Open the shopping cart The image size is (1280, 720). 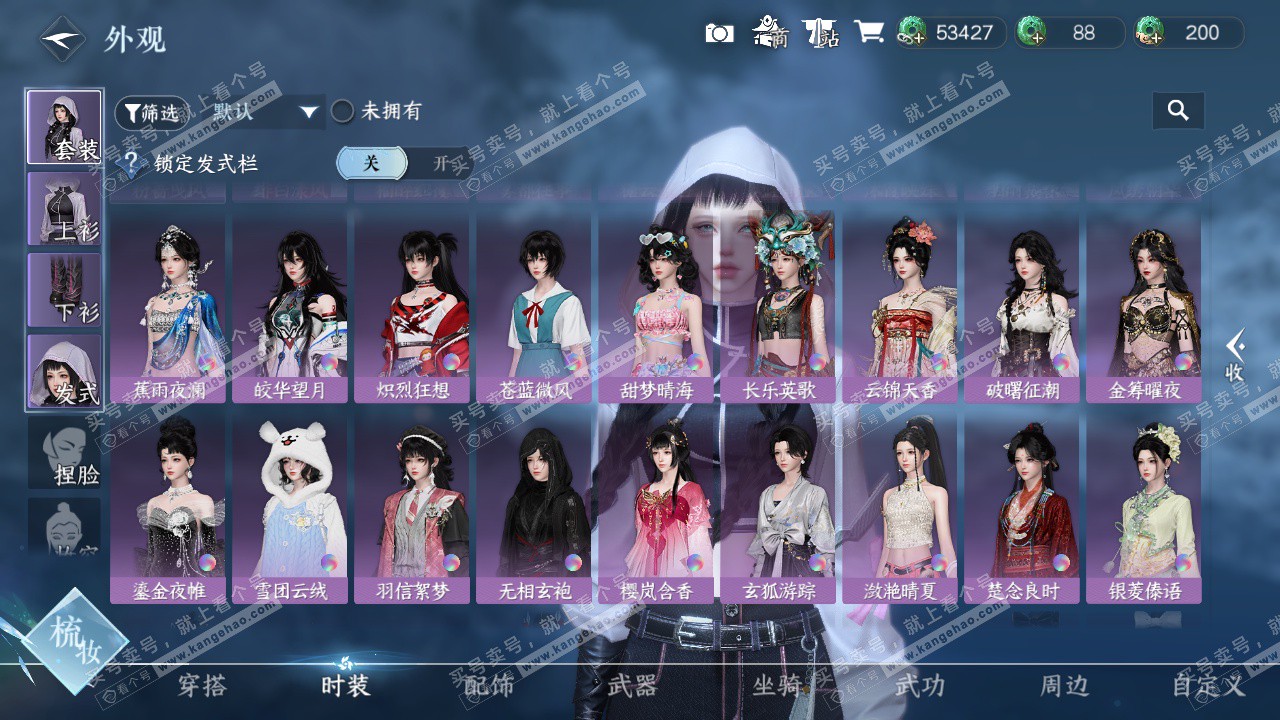click(868, 33)
